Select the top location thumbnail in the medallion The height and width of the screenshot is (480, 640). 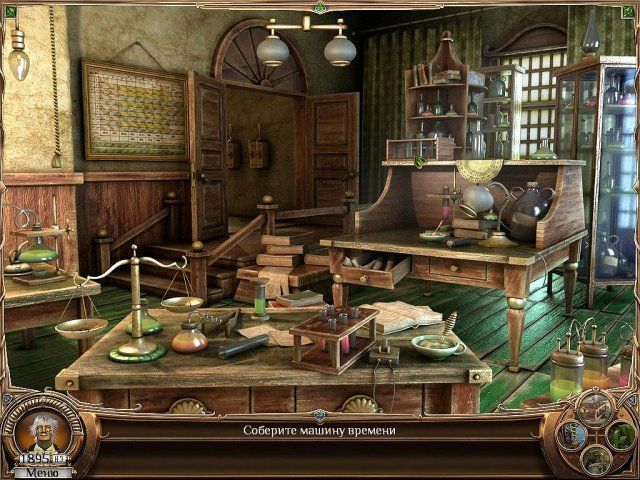pyautogui.click(x=596, y=407)
